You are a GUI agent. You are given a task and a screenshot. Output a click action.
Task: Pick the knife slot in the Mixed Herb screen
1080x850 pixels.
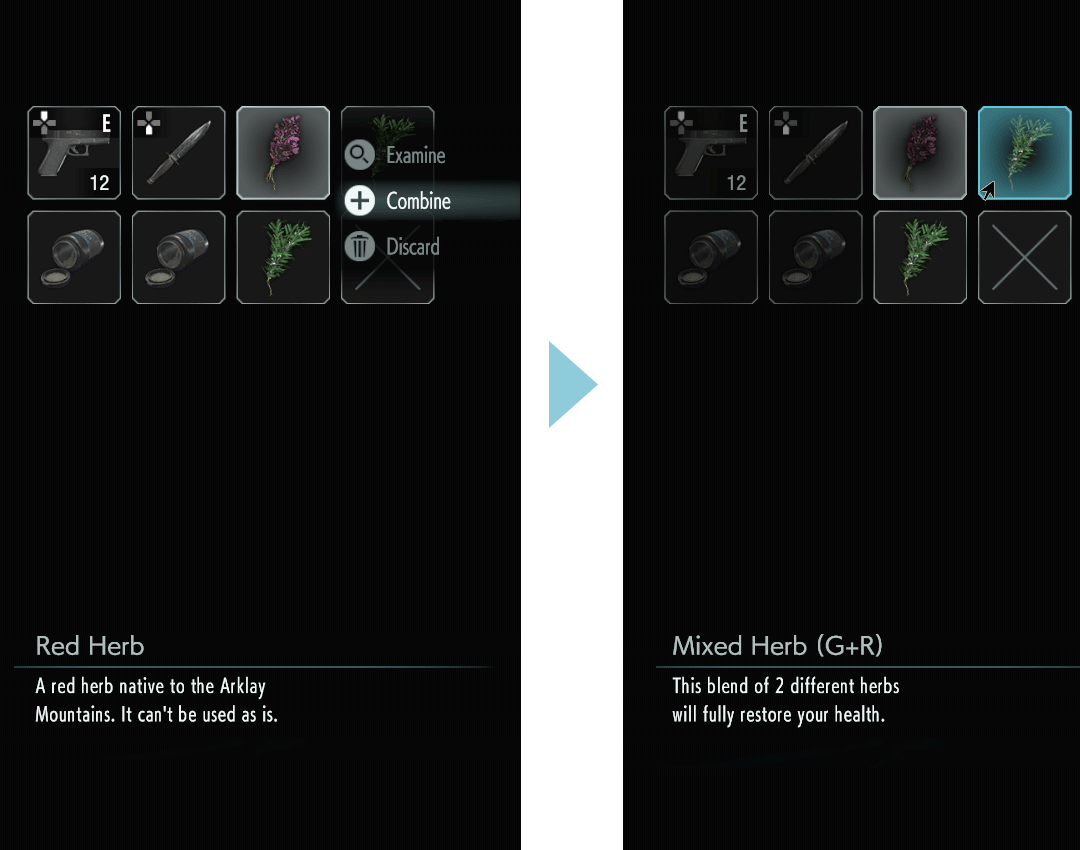[815, 153]
